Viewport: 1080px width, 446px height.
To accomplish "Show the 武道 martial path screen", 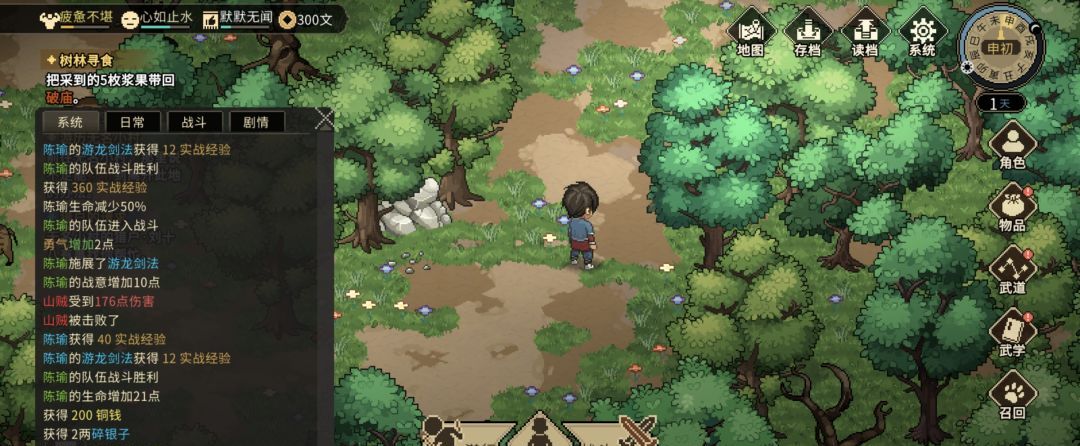I will pos(1012,271).
